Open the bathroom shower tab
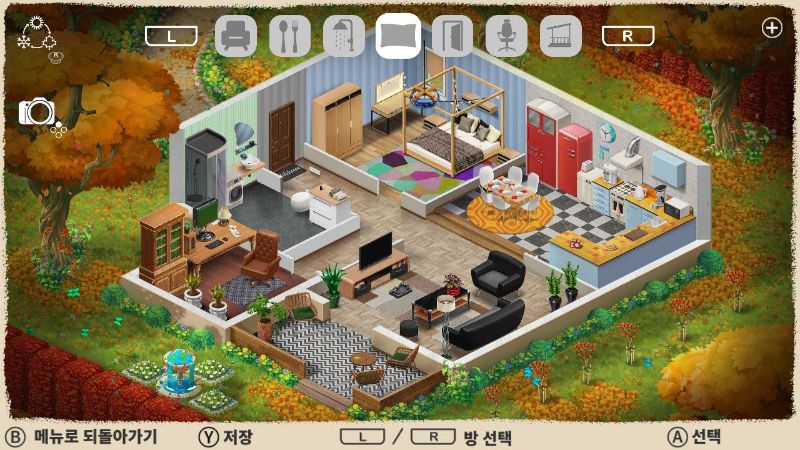 [x=344, y=36]
